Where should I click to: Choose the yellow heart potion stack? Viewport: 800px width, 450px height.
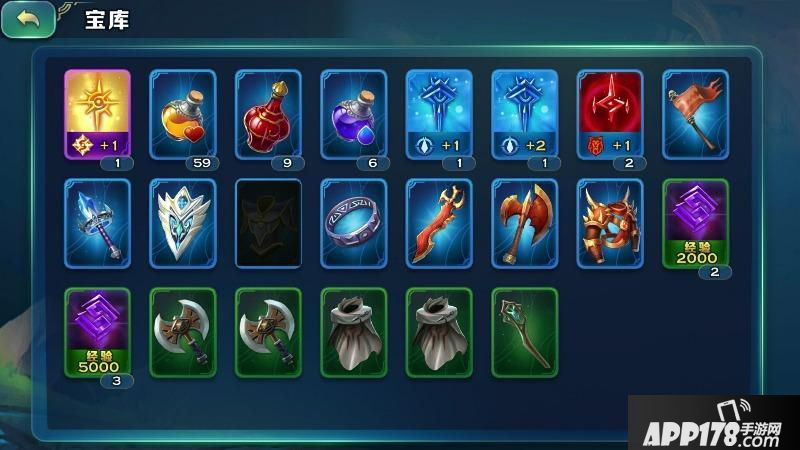pyautogui.click(x=182, y=113)
